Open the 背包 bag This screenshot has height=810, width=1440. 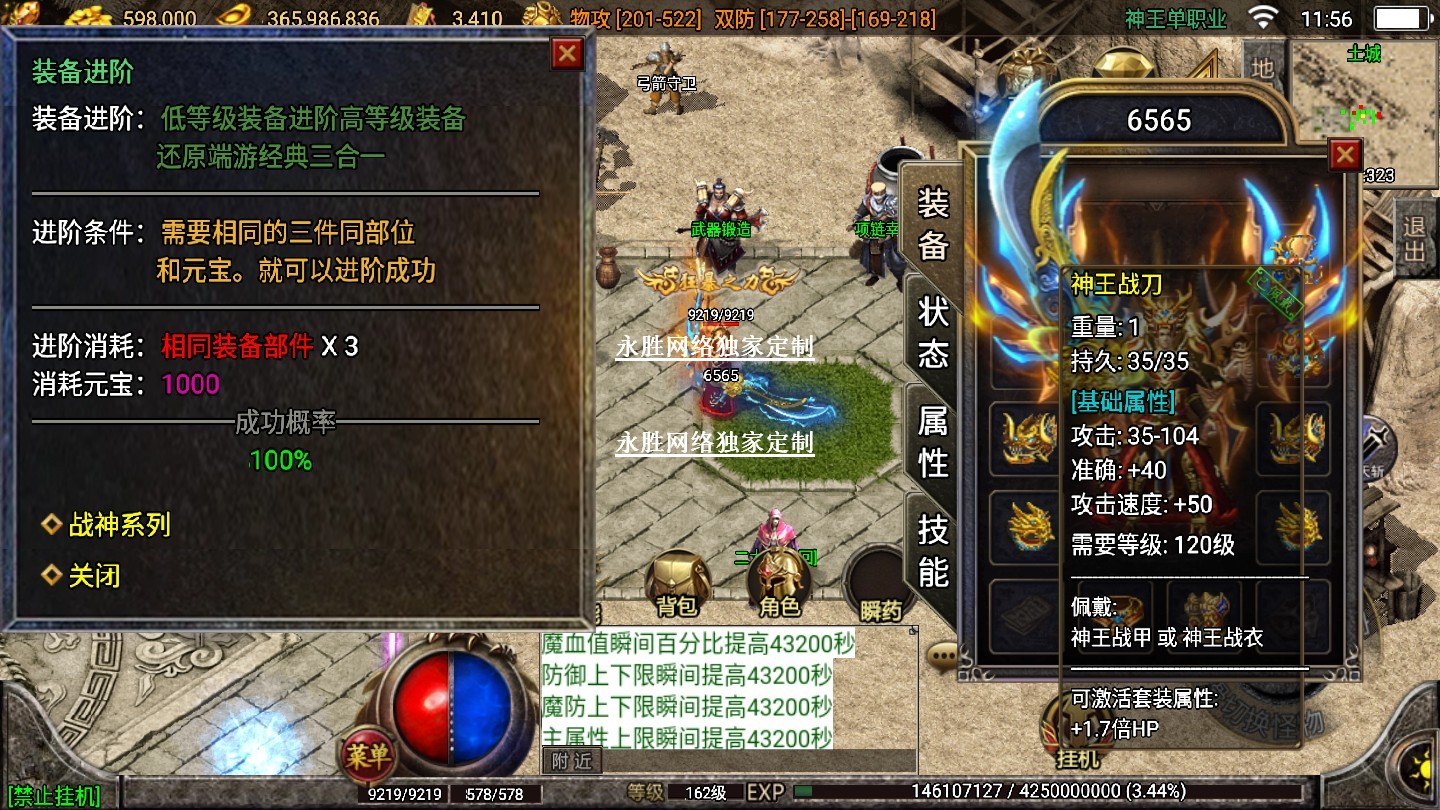pos(677,585)
